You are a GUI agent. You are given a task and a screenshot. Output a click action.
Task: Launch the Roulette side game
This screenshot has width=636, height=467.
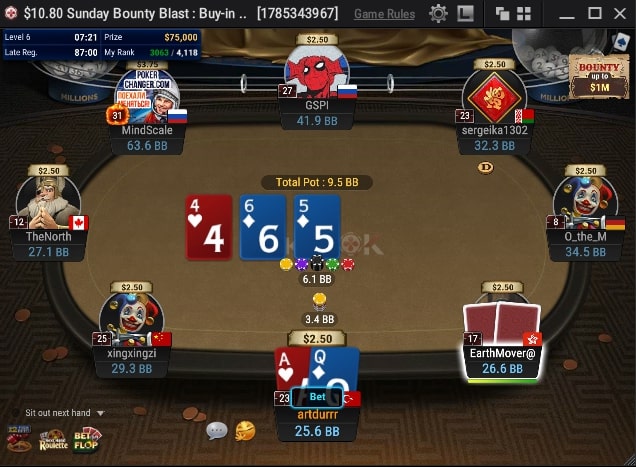[54, 438]
